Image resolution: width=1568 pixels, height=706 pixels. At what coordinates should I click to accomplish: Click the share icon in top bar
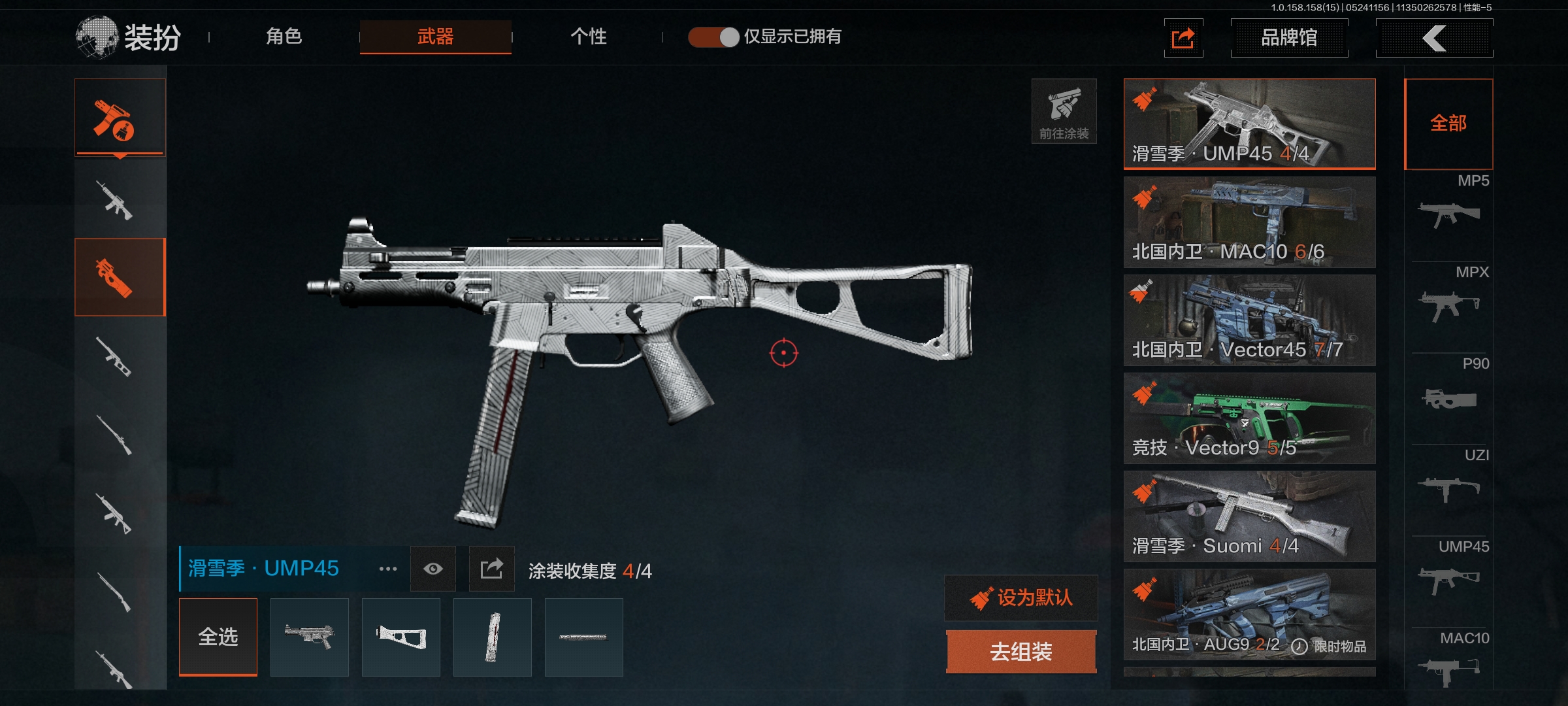(1183, 38)
